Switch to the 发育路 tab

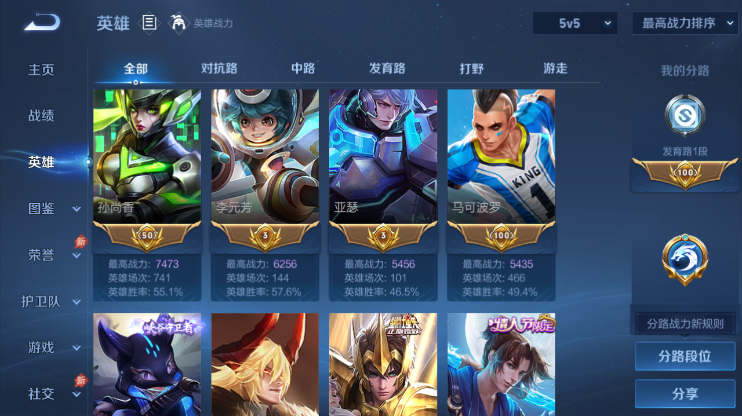(x=387, y=69)
